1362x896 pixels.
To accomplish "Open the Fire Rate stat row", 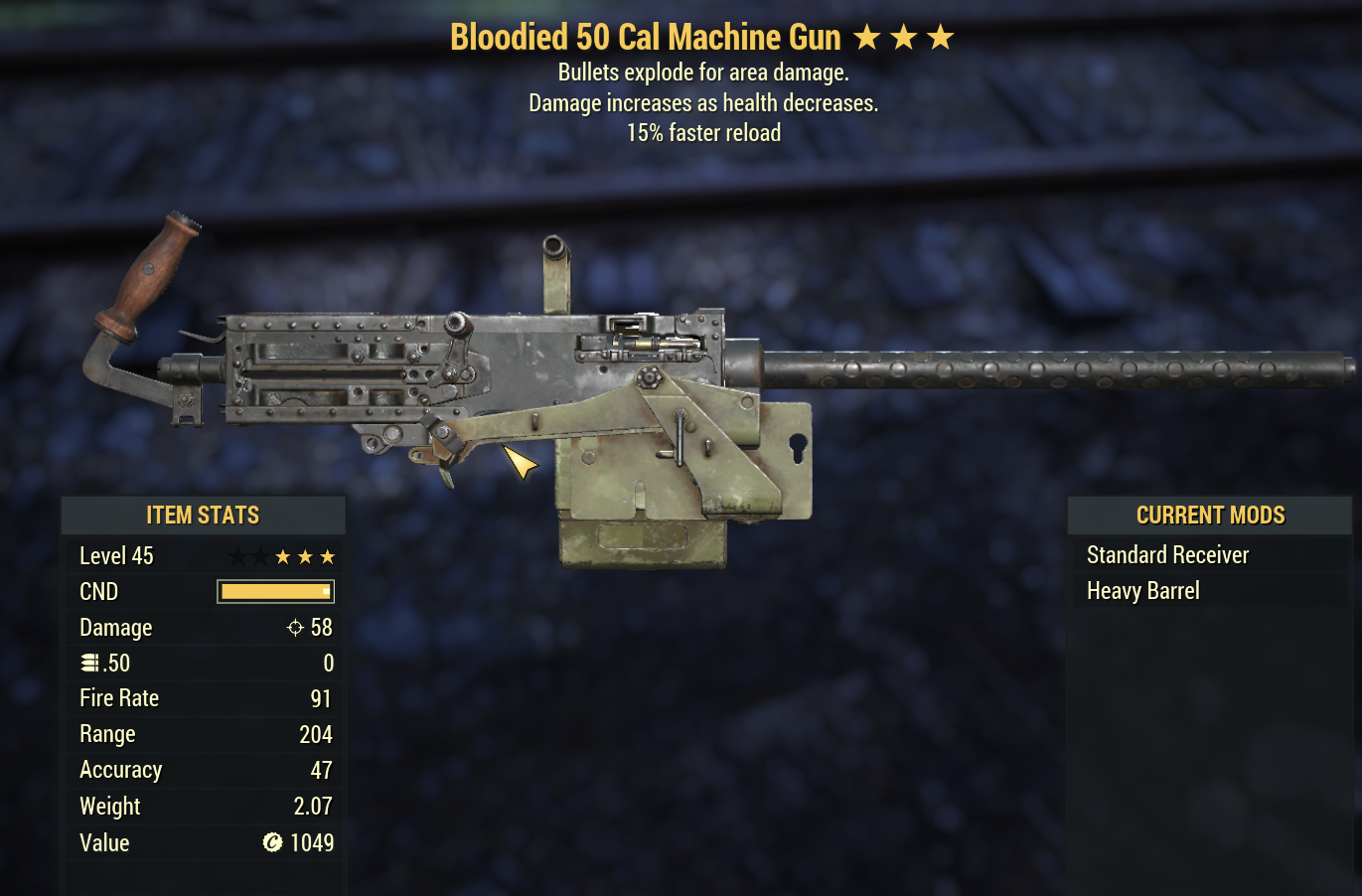I will click(203, 697).
